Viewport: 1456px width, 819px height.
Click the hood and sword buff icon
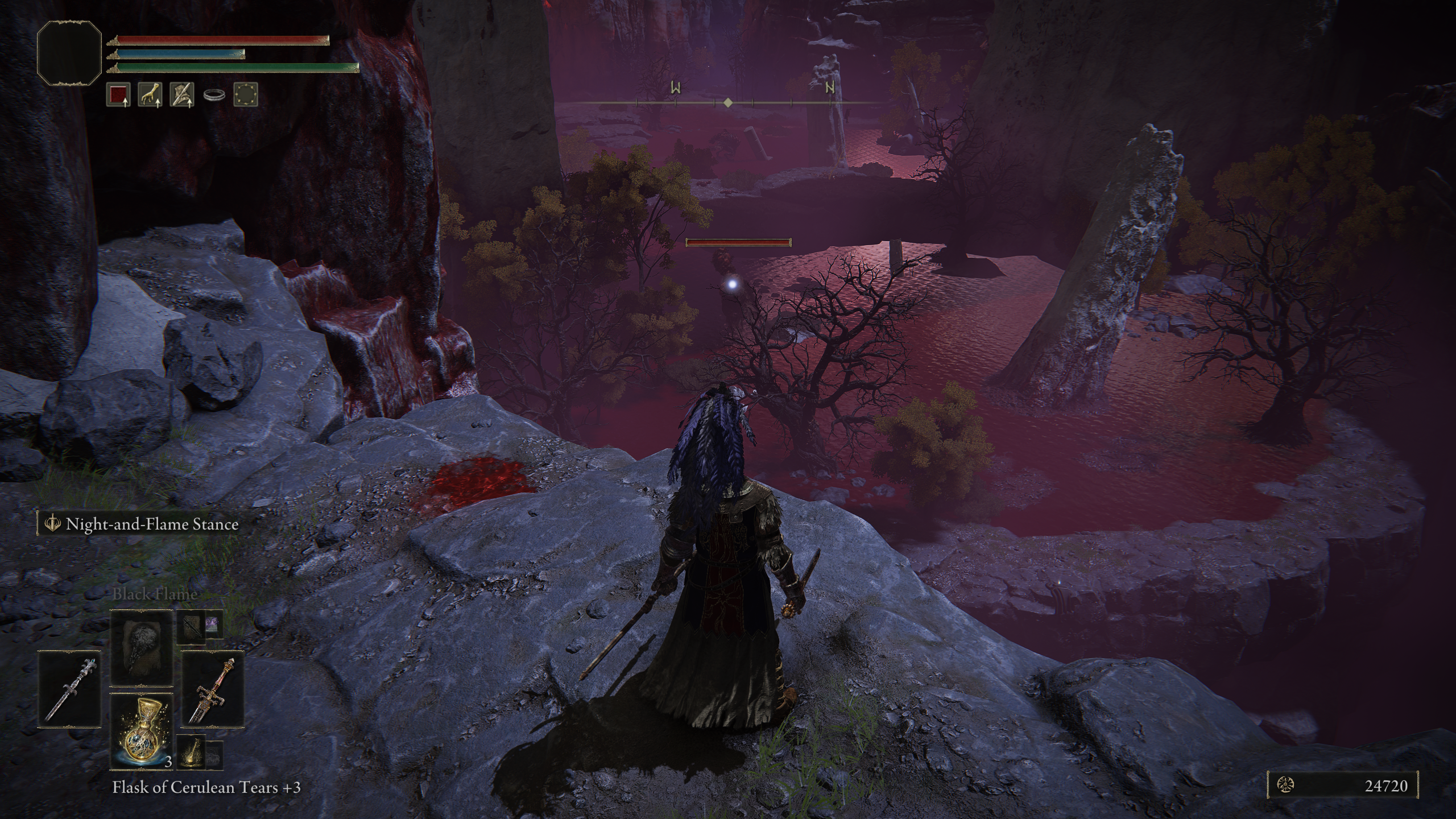tap(182, 94)
